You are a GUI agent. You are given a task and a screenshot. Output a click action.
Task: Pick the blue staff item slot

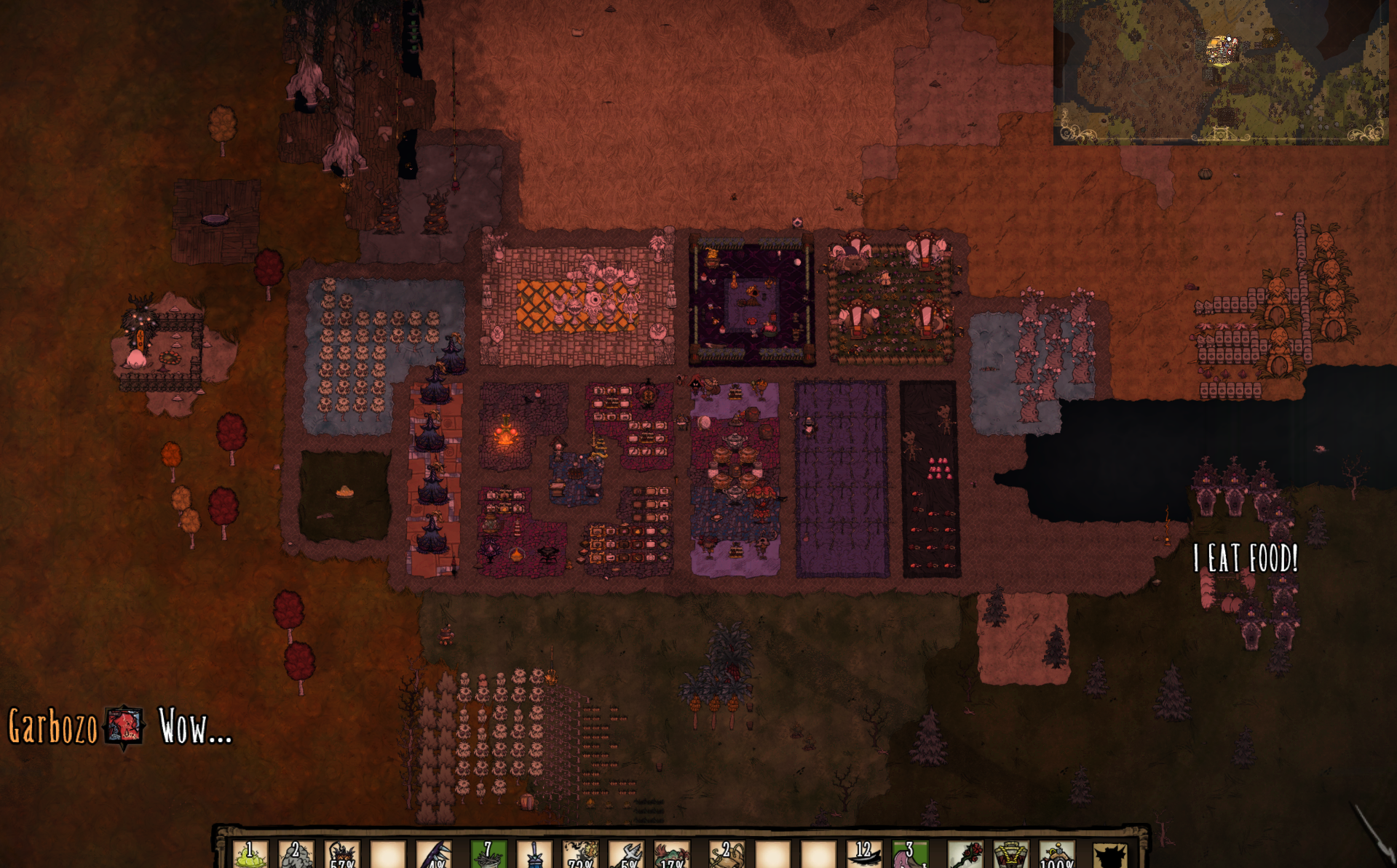534,854
